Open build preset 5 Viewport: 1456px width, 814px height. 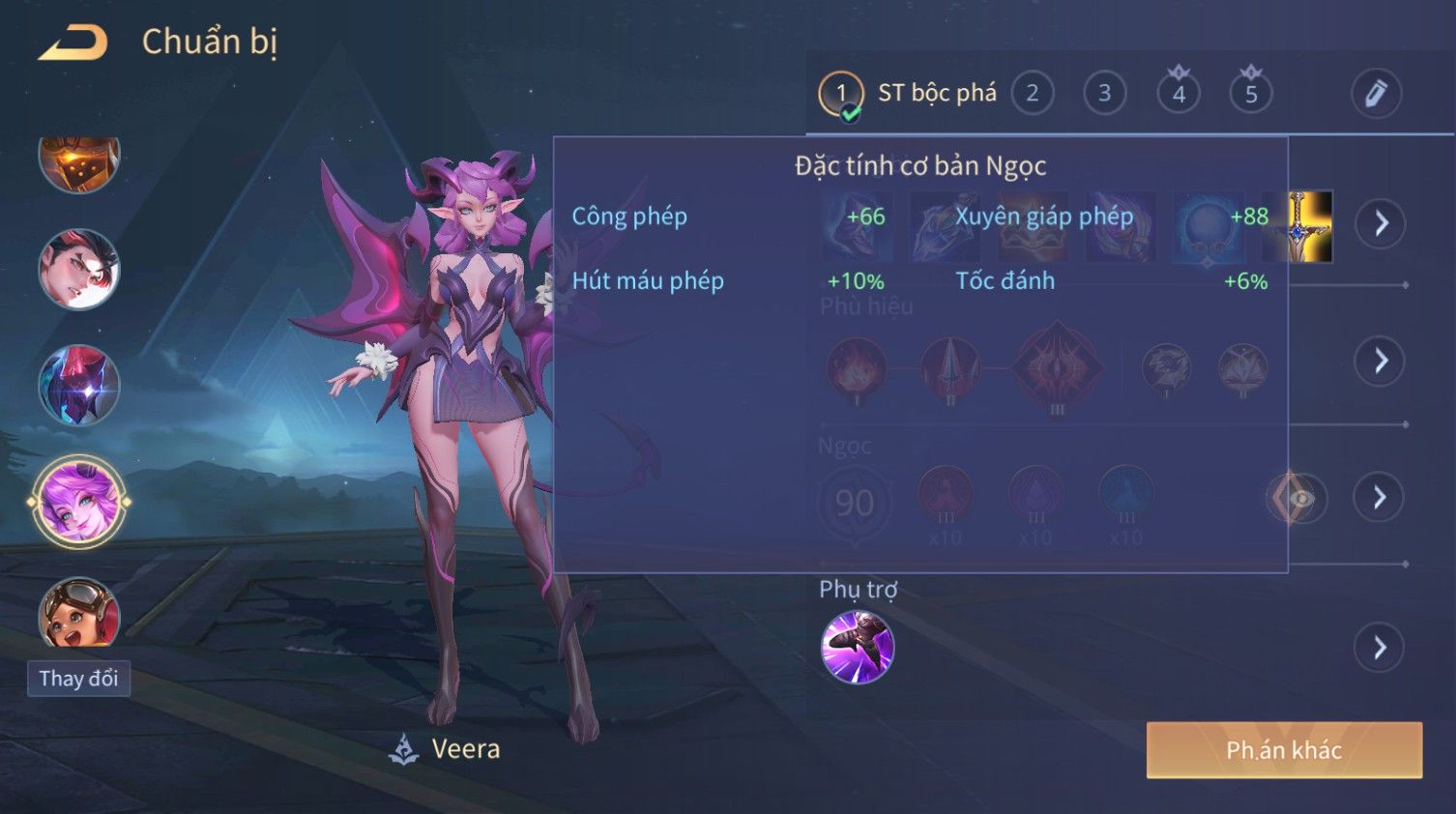1251,94
